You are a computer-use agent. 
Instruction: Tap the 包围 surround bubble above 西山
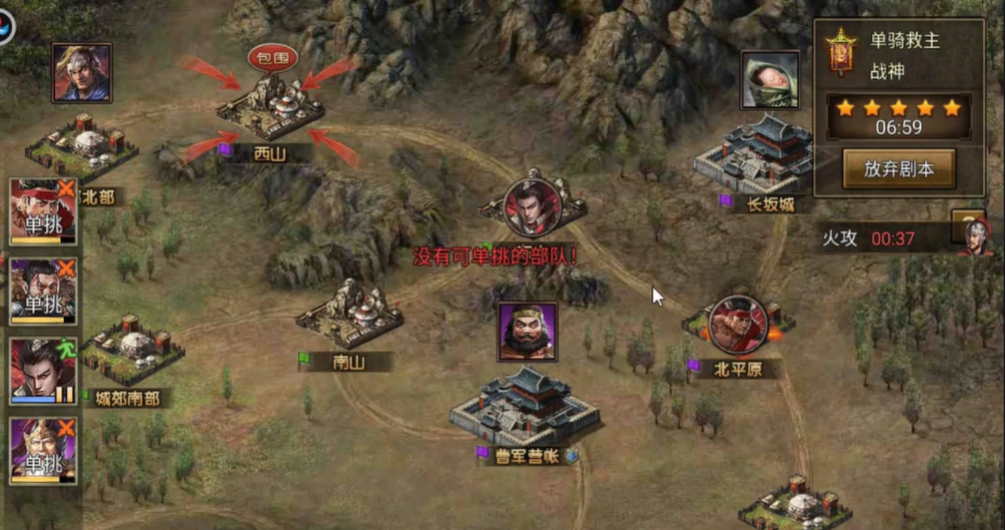272,57
